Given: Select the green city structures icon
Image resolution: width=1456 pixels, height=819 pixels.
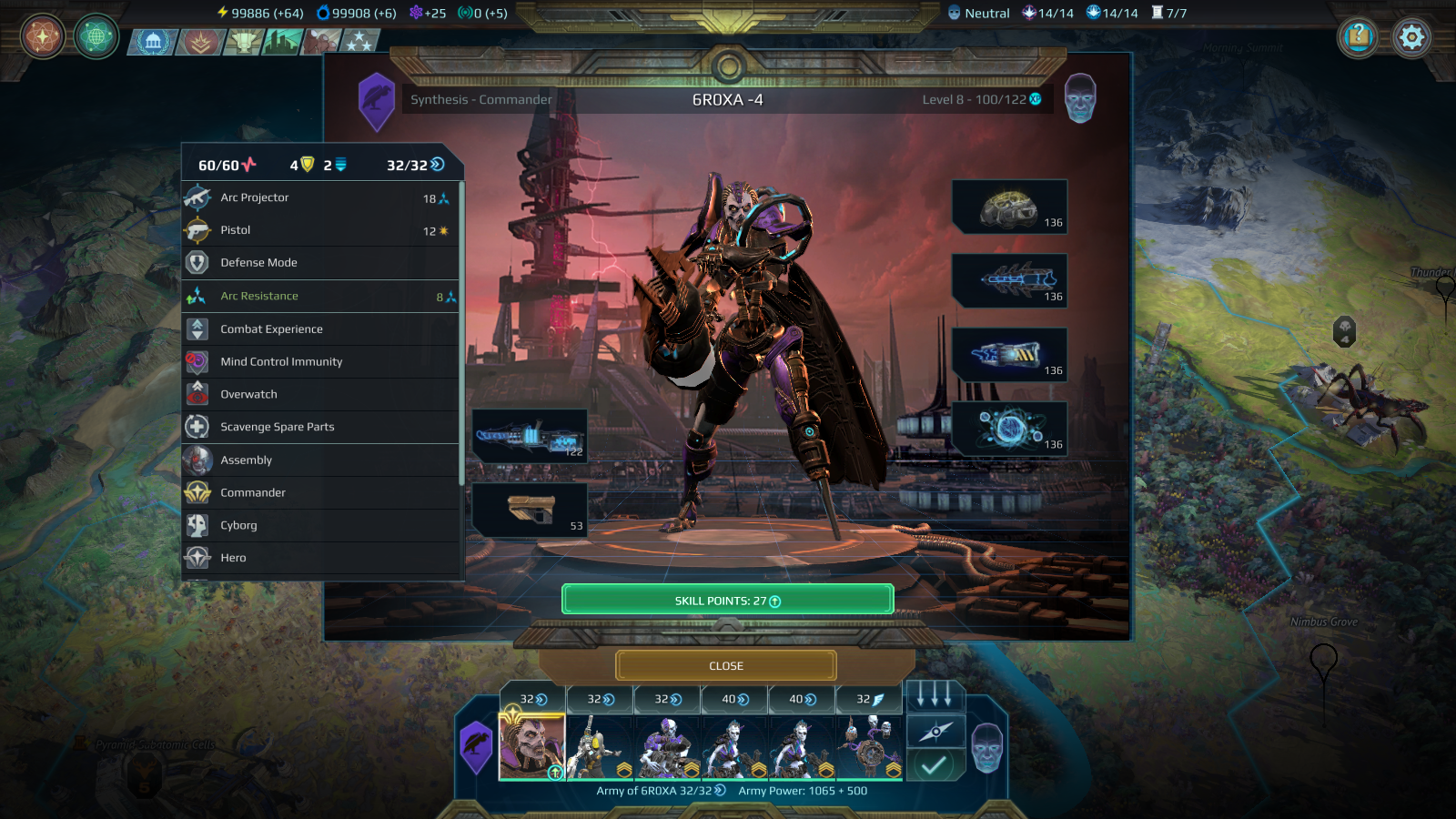Looking at the screenshot, I should pyautogui.click(x=280, y=38).
